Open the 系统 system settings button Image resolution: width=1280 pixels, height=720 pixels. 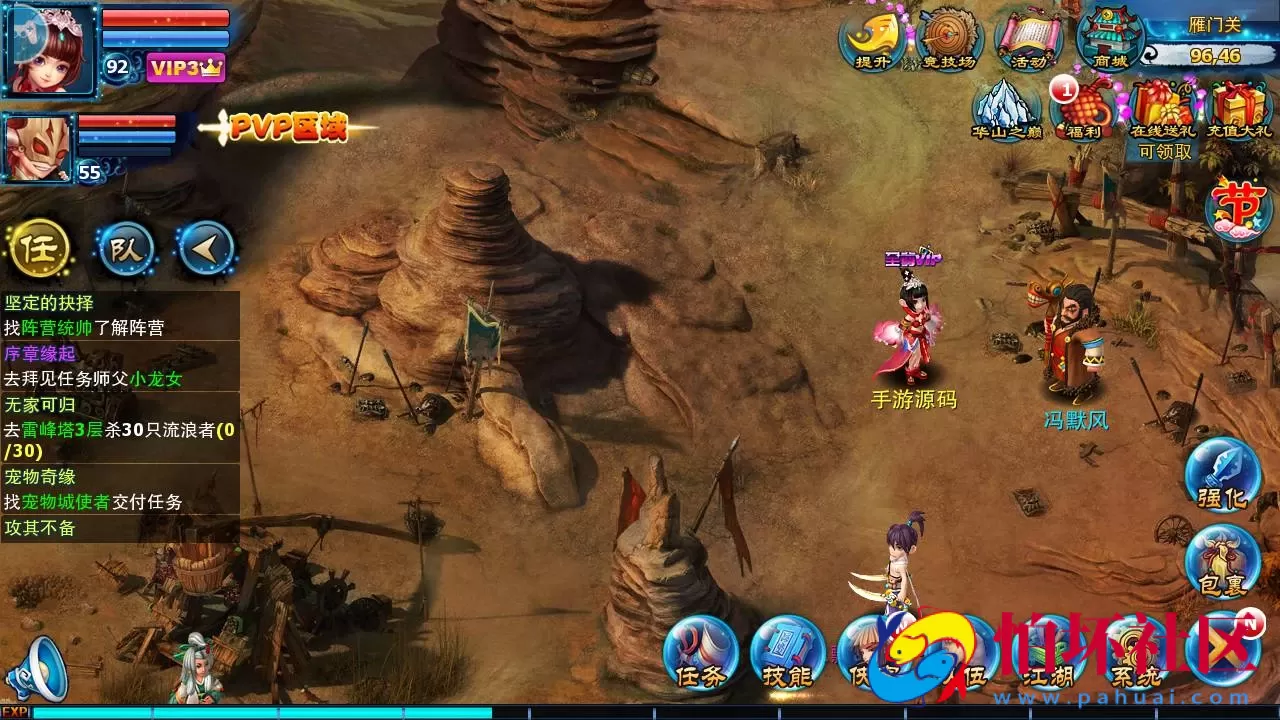pos(1137,655)
